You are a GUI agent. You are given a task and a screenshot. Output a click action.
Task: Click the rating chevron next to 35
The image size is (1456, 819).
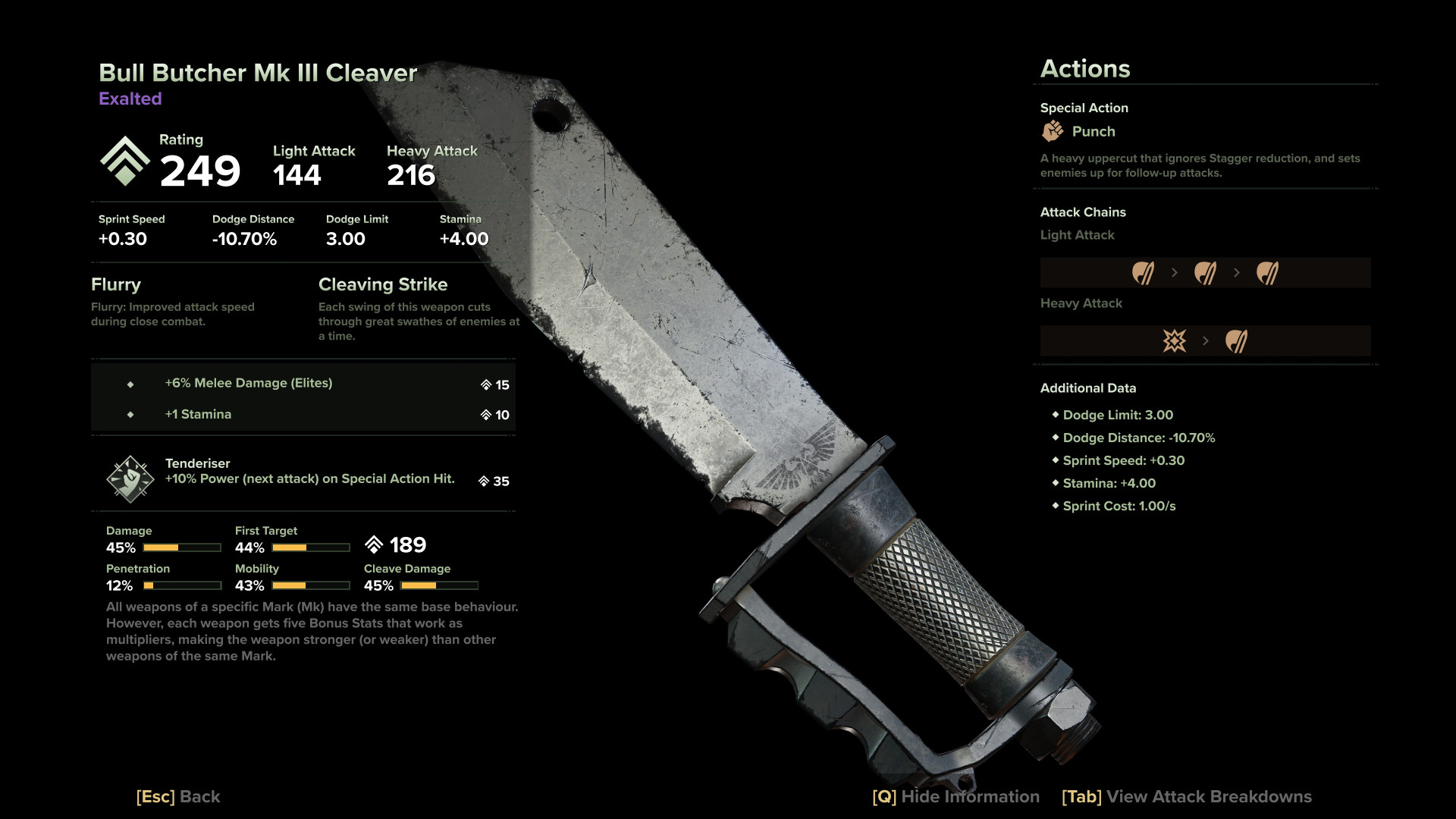click(x=483, y=481)
